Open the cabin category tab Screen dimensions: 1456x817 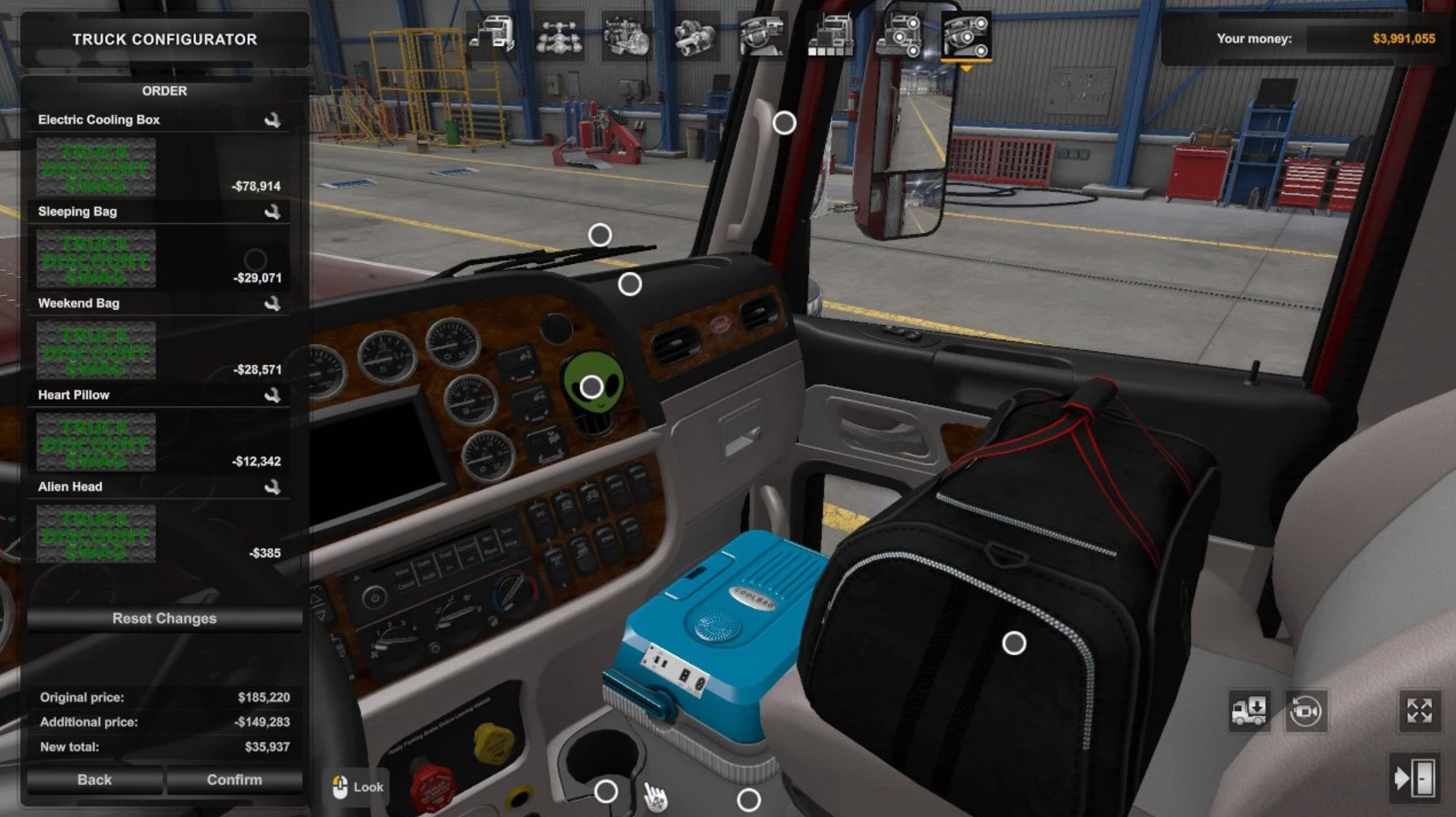pyautogui.click(x=491, y=36)
